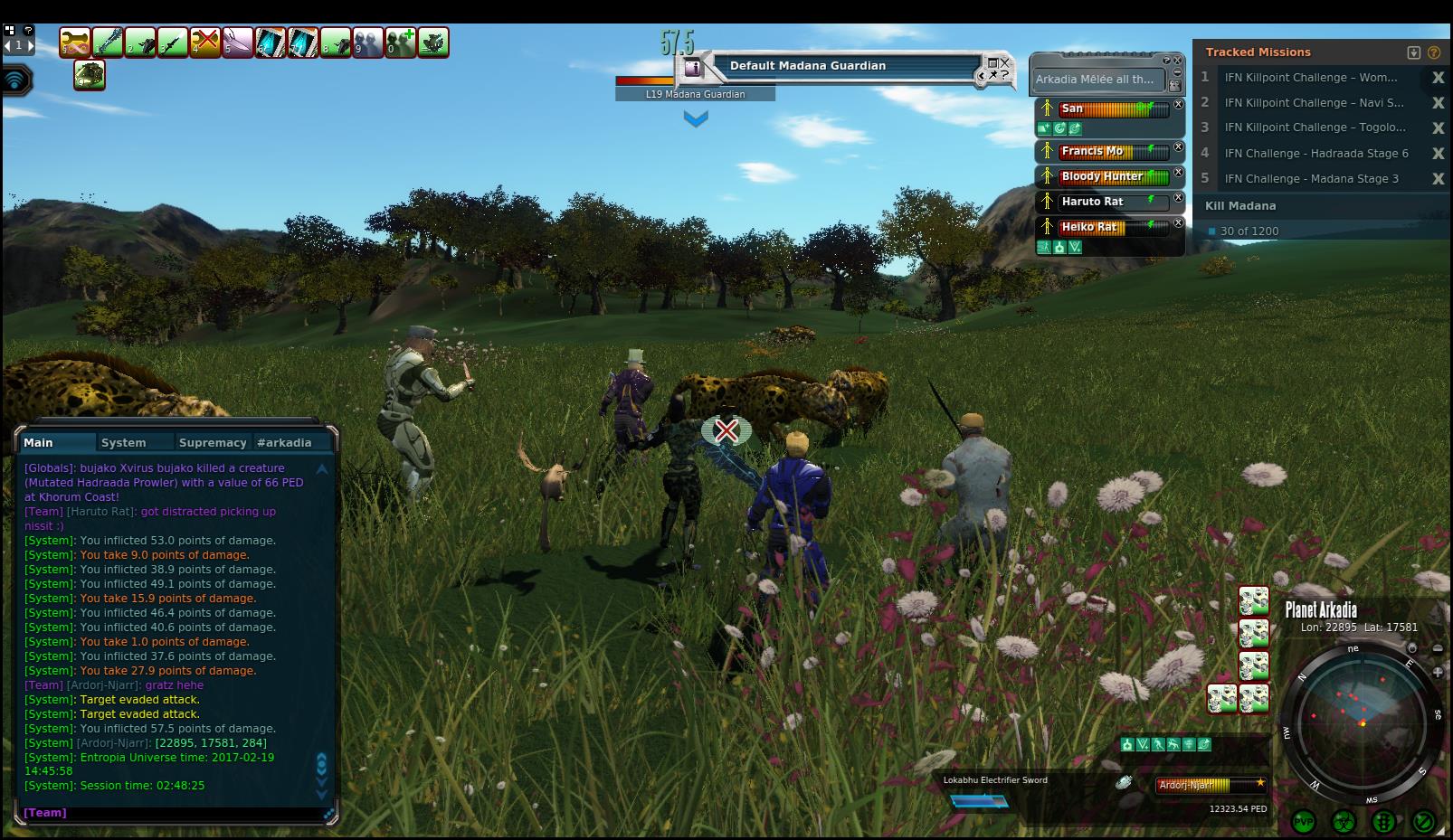
Task: Use the crossed-out wrench icon in slot 4
Action: [x=205, y=42]
